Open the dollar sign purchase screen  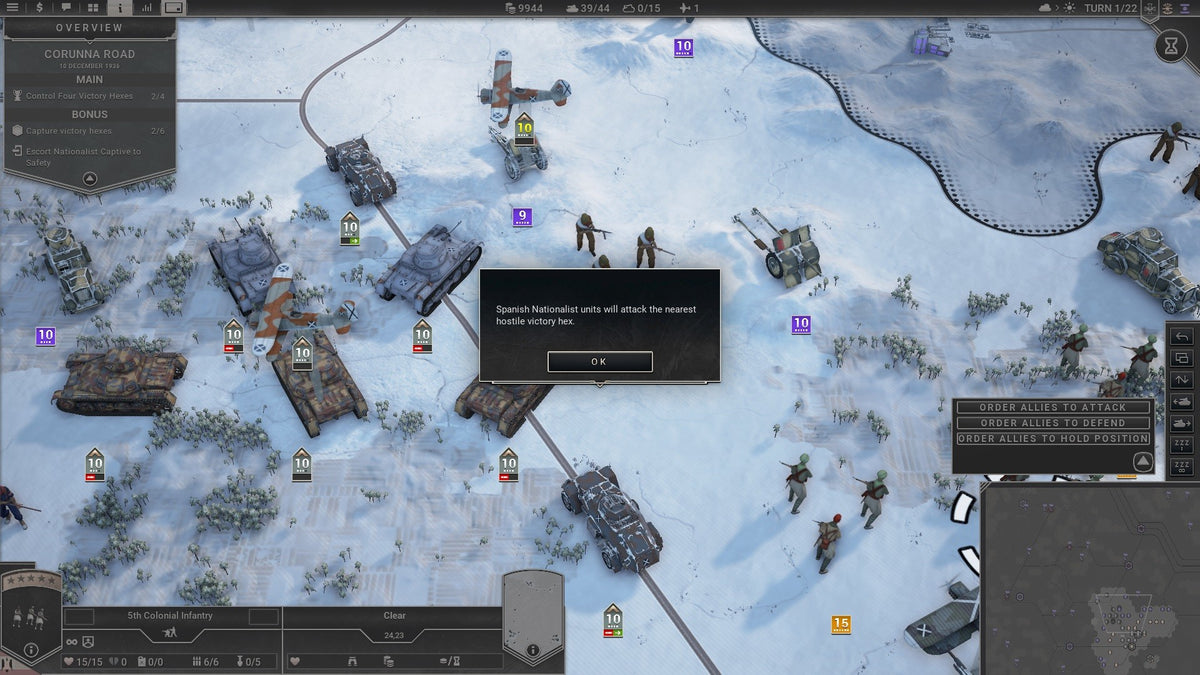point(39,7)
